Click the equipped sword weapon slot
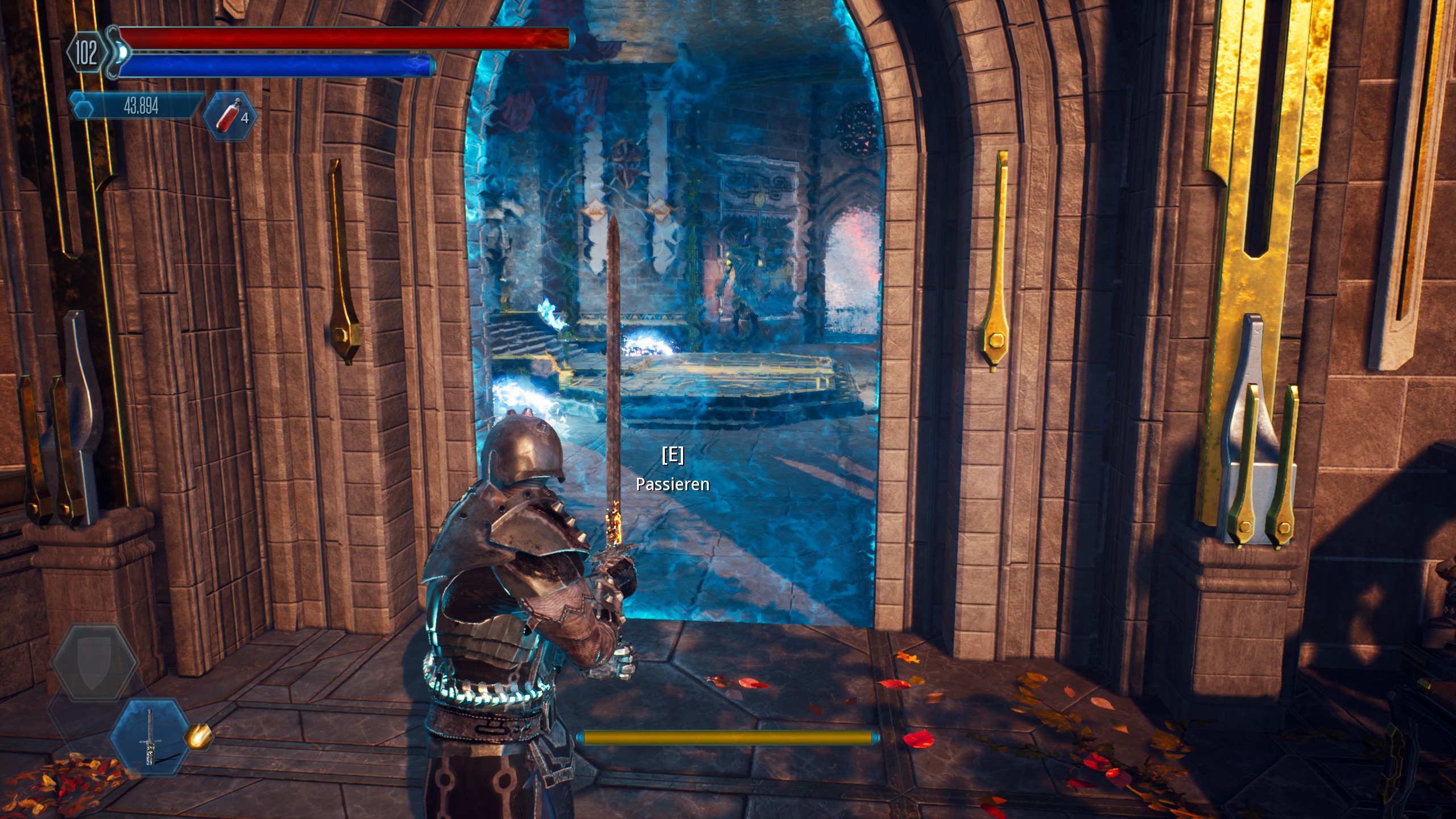 click(x=150, y=737)
